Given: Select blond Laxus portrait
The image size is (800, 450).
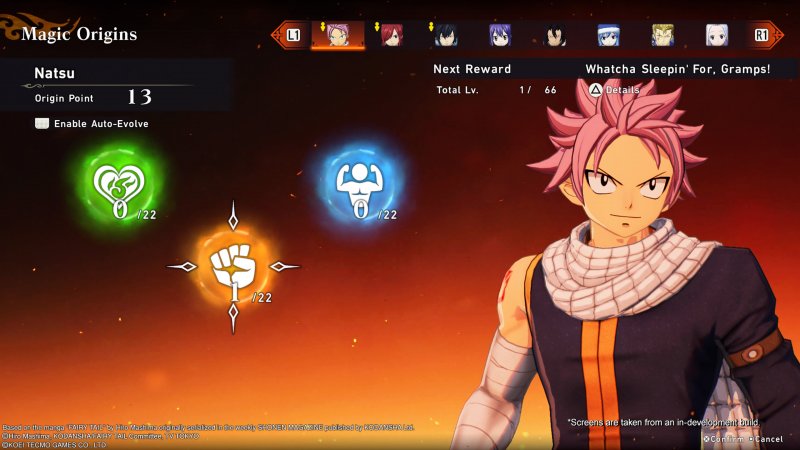Looking at the screenshot, I should point(663,35).
